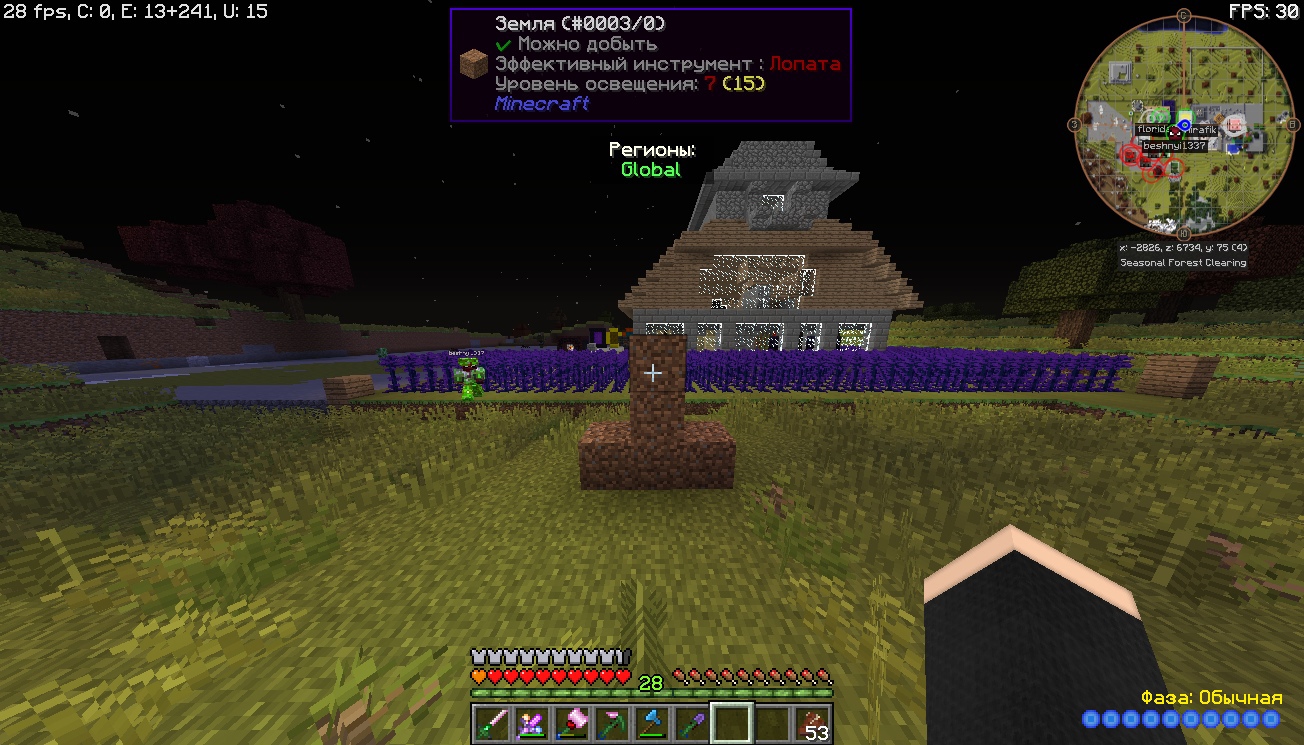Click the beshnyi1337 player marker on minimap
Viewport: 1304px width, 745px height.
[1174, 146]
